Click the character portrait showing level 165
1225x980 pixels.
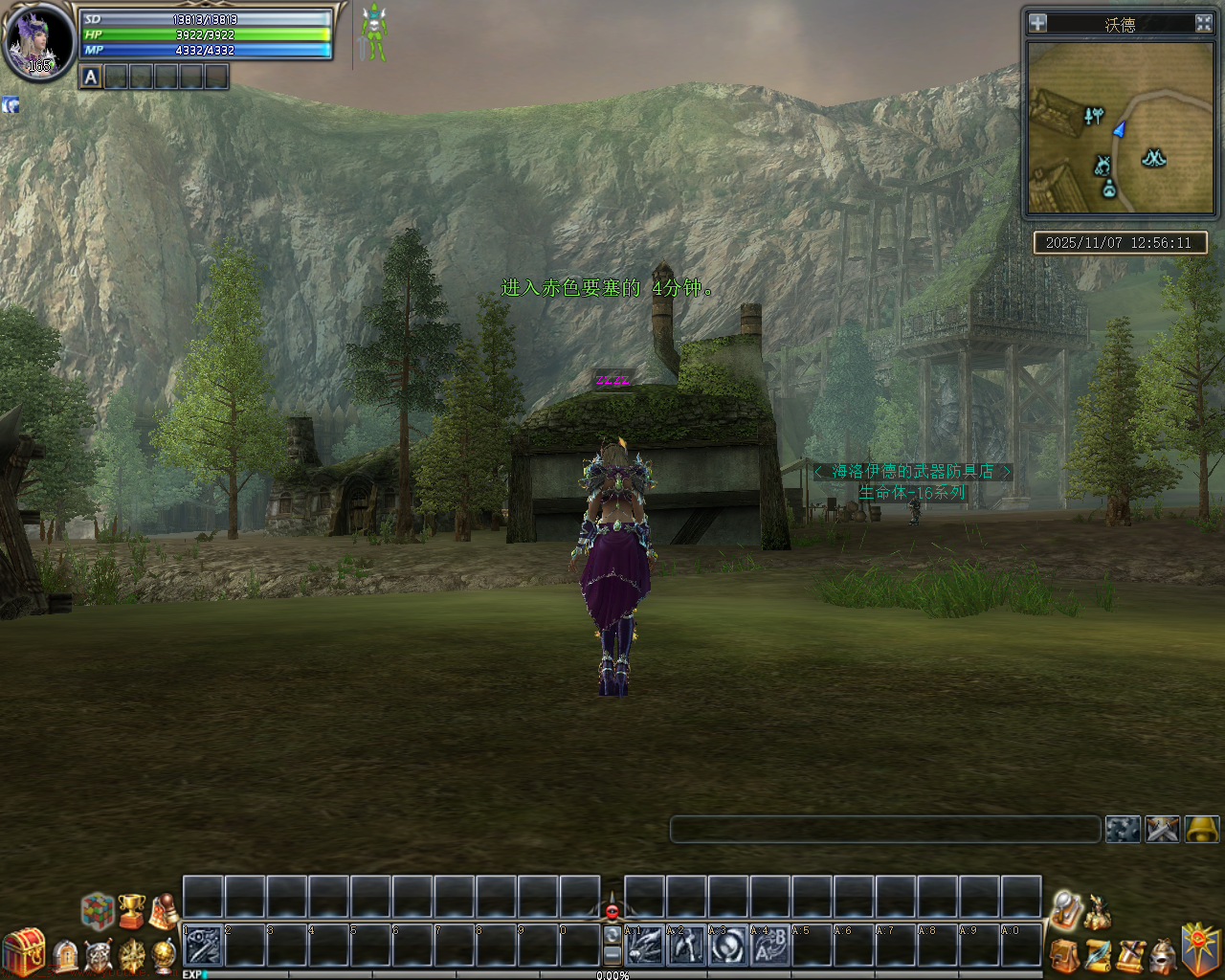[x=38, y=42]
